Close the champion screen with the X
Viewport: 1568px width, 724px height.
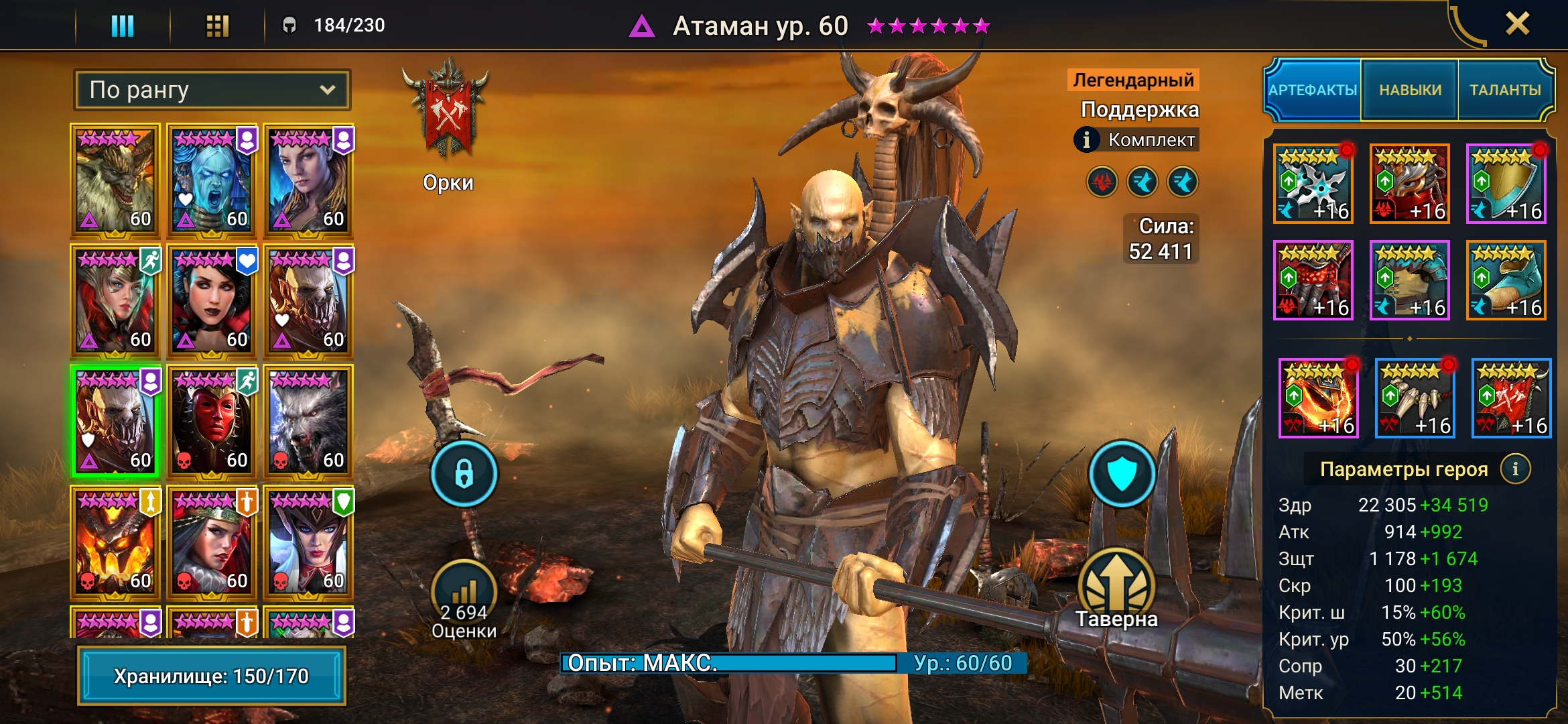1517,25
